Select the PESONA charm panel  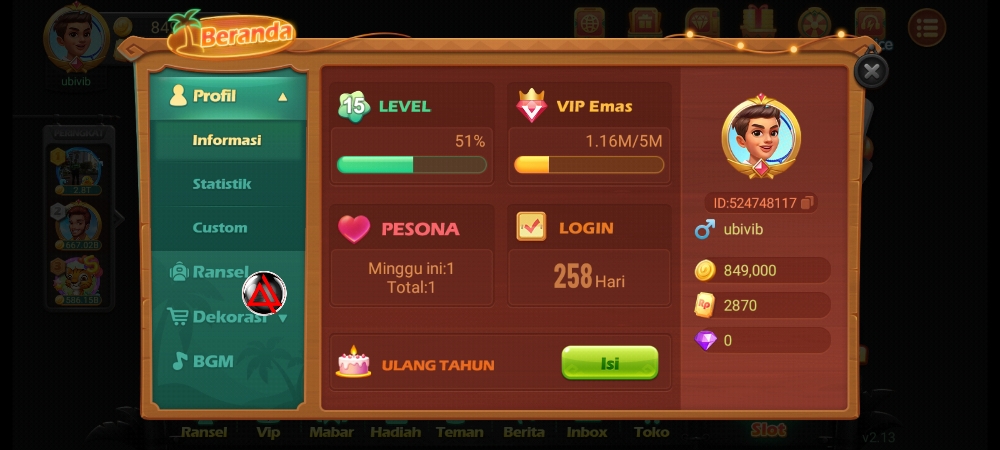(x=412, y=255)
